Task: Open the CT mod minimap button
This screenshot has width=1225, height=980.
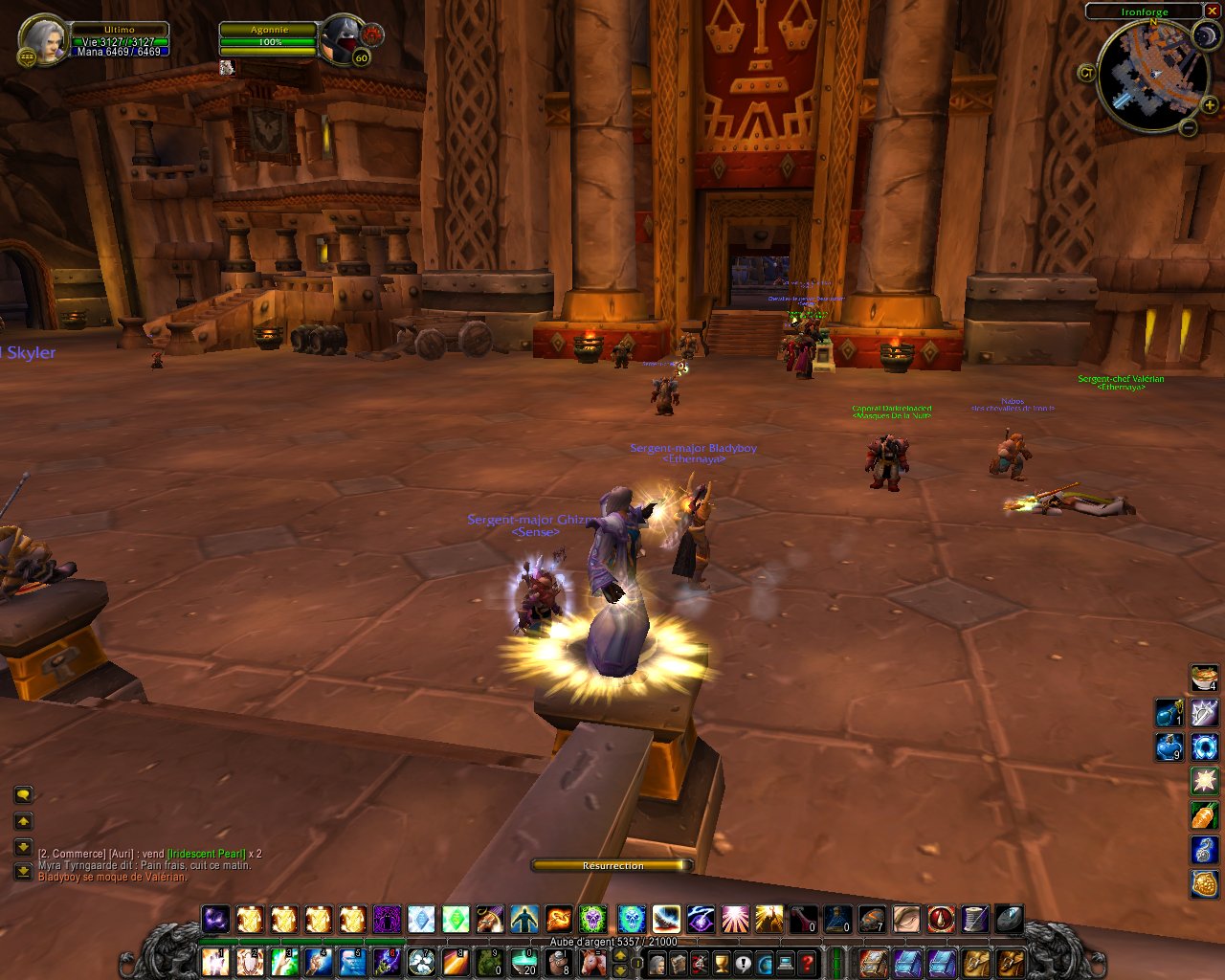Action: point(1086,73)
